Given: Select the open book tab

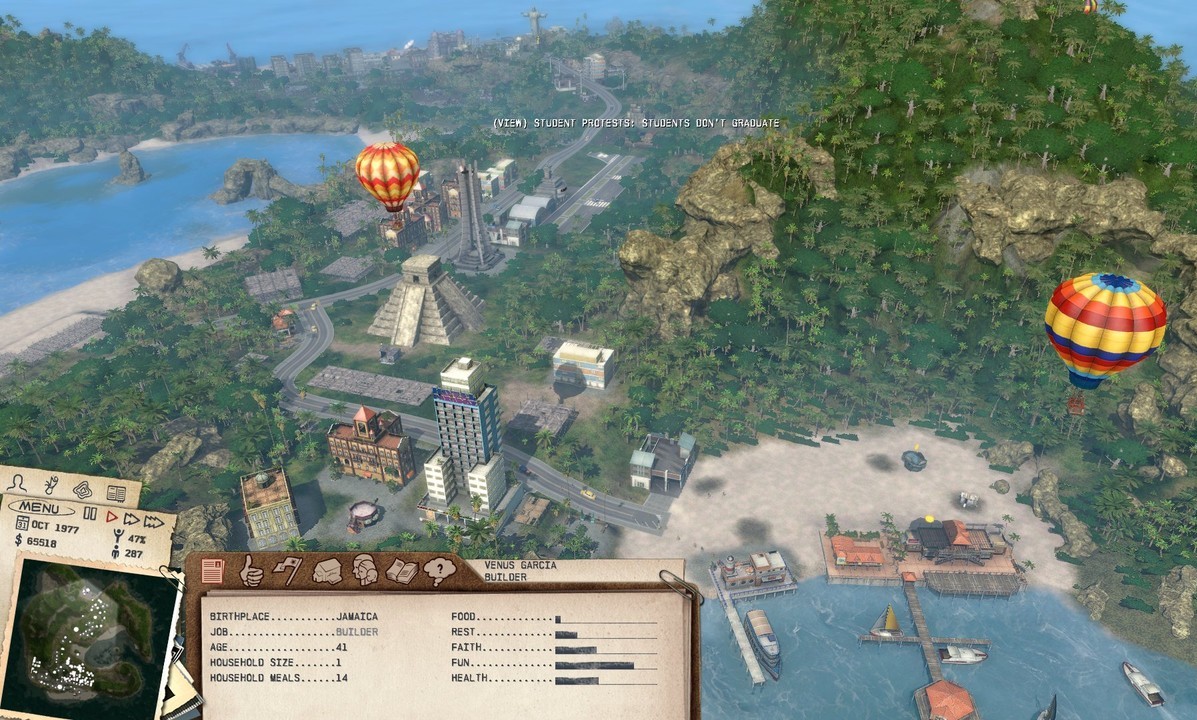Looking at the screenshot, I should click(402, 571).
